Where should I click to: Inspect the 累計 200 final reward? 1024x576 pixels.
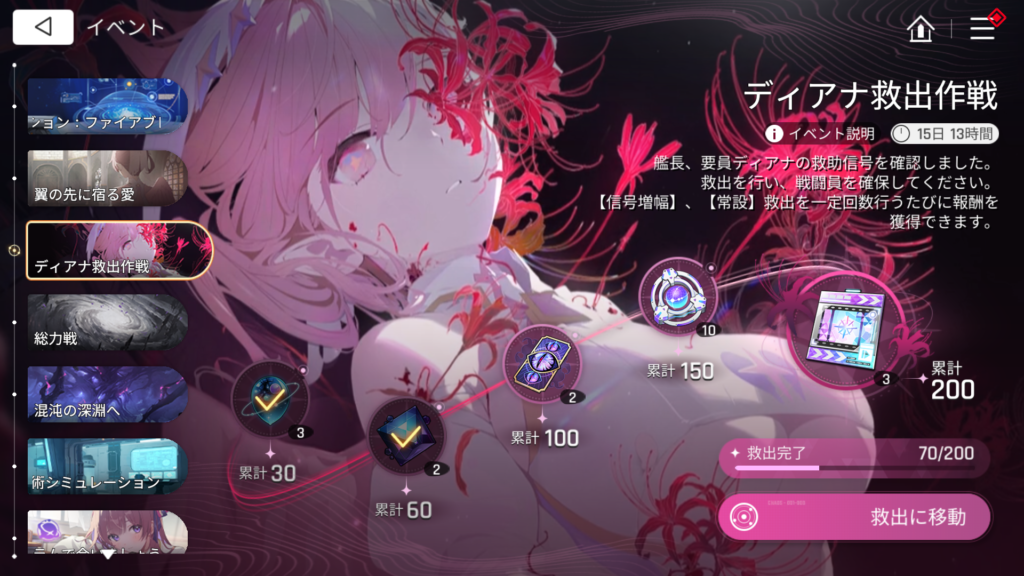851,326
